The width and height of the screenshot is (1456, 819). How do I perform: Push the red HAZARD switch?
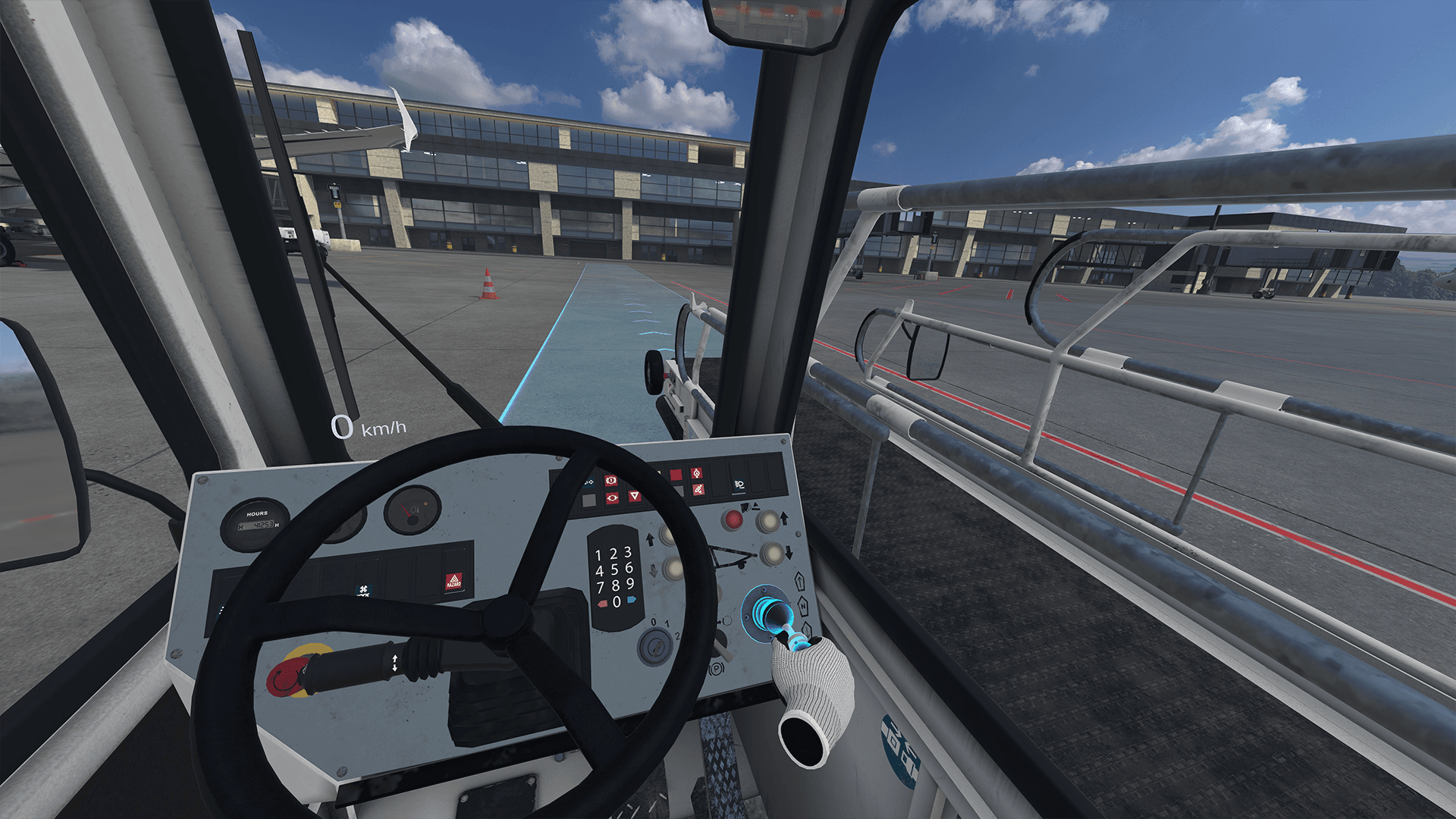point(453,582)
